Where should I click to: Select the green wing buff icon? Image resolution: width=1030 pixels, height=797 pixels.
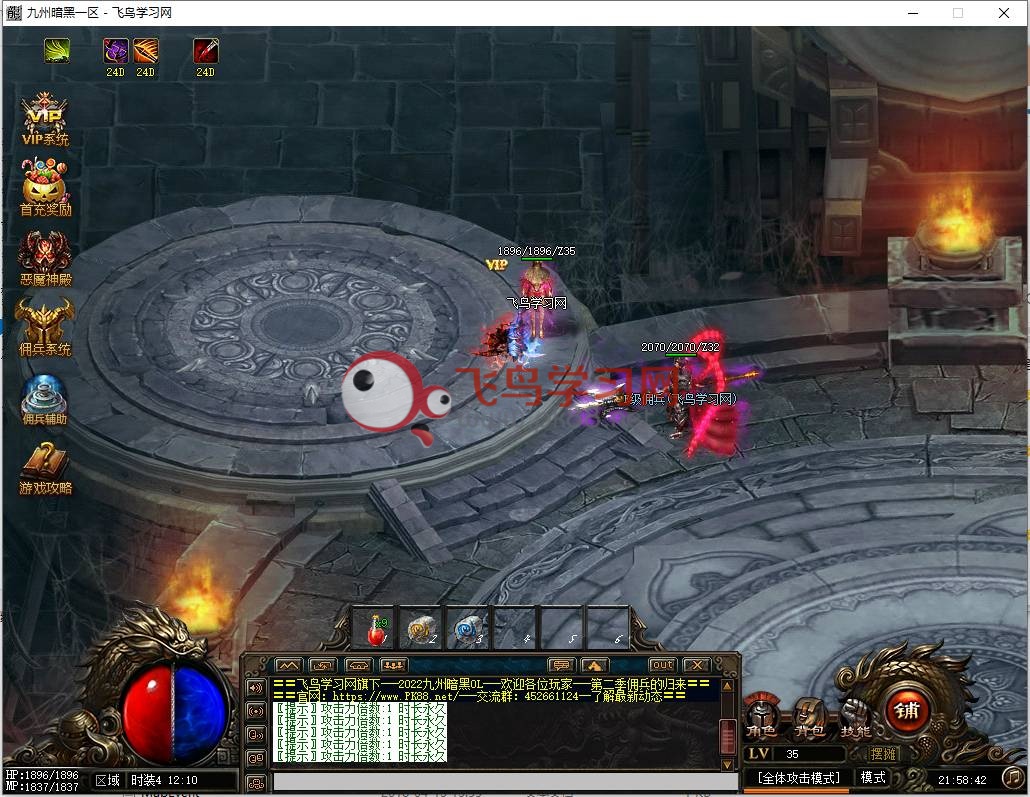point(57,51)
